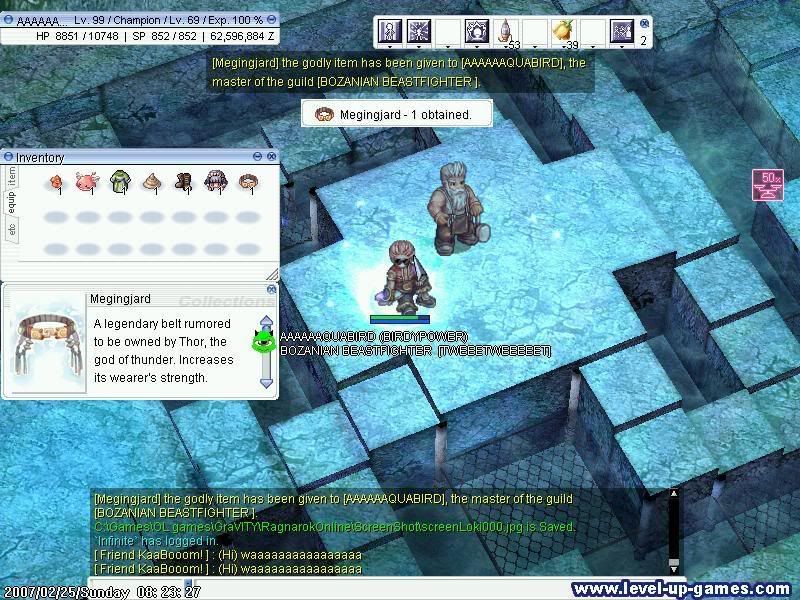Open the etc tab in Inventory
The height and width of the screenshot is (600, 800).
[12, 228]
